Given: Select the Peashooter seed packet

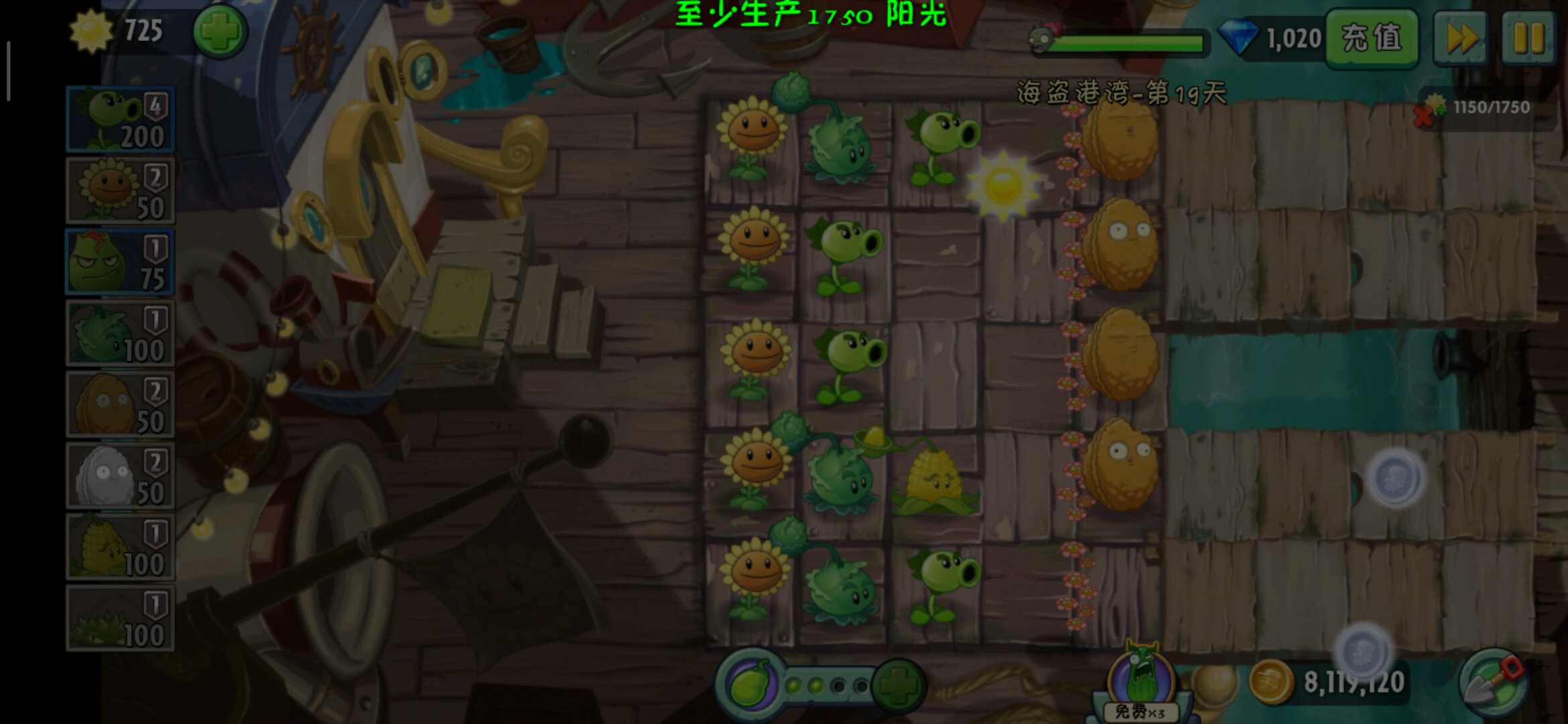Looking at the screenshot, I should pos(121,119).
